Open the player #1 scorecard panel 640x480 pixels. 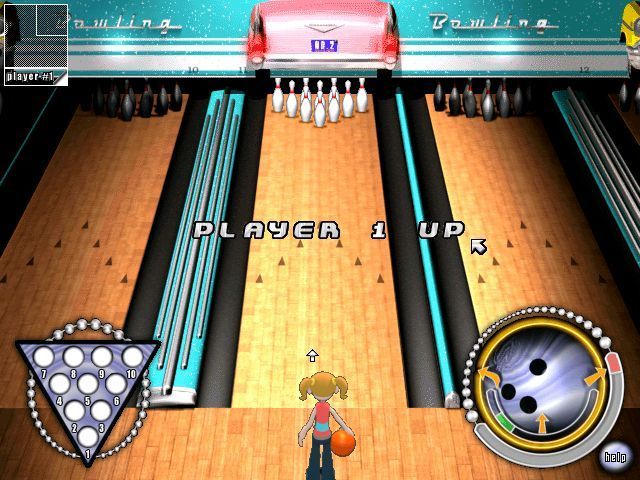point(35,38)
